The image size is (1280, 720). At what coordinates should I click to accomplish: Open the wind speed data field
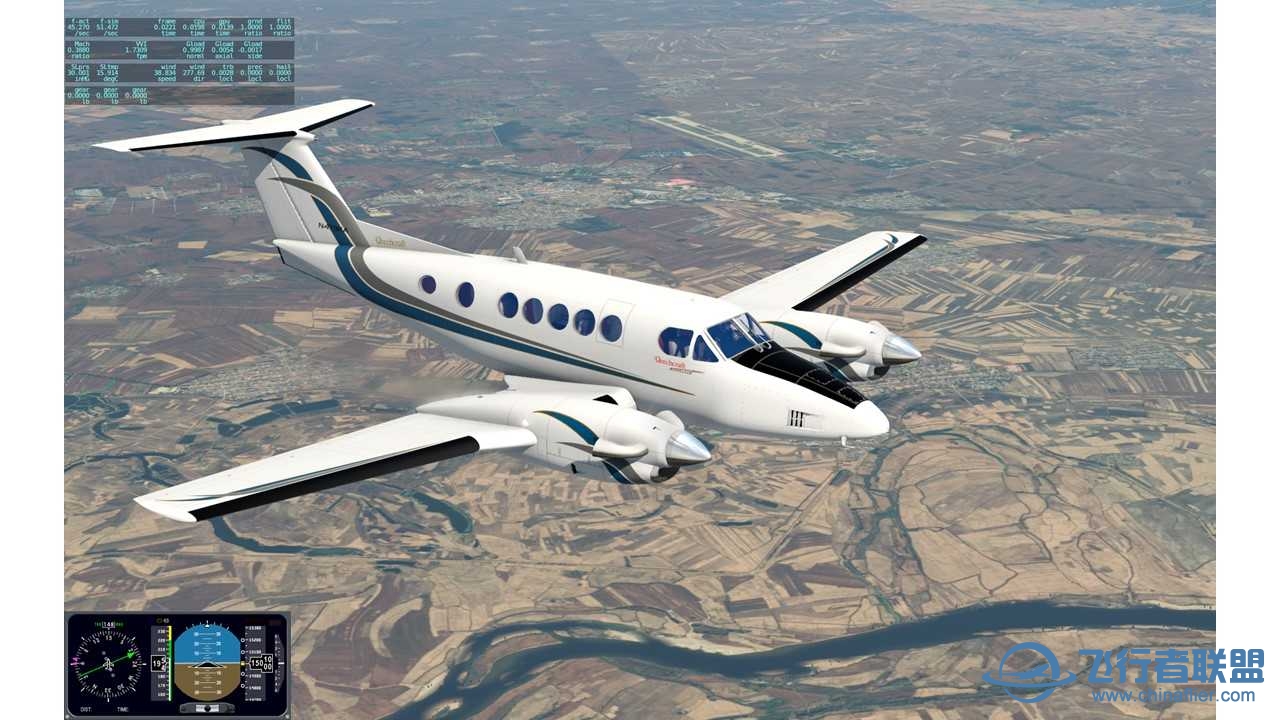tap(165, 71)
